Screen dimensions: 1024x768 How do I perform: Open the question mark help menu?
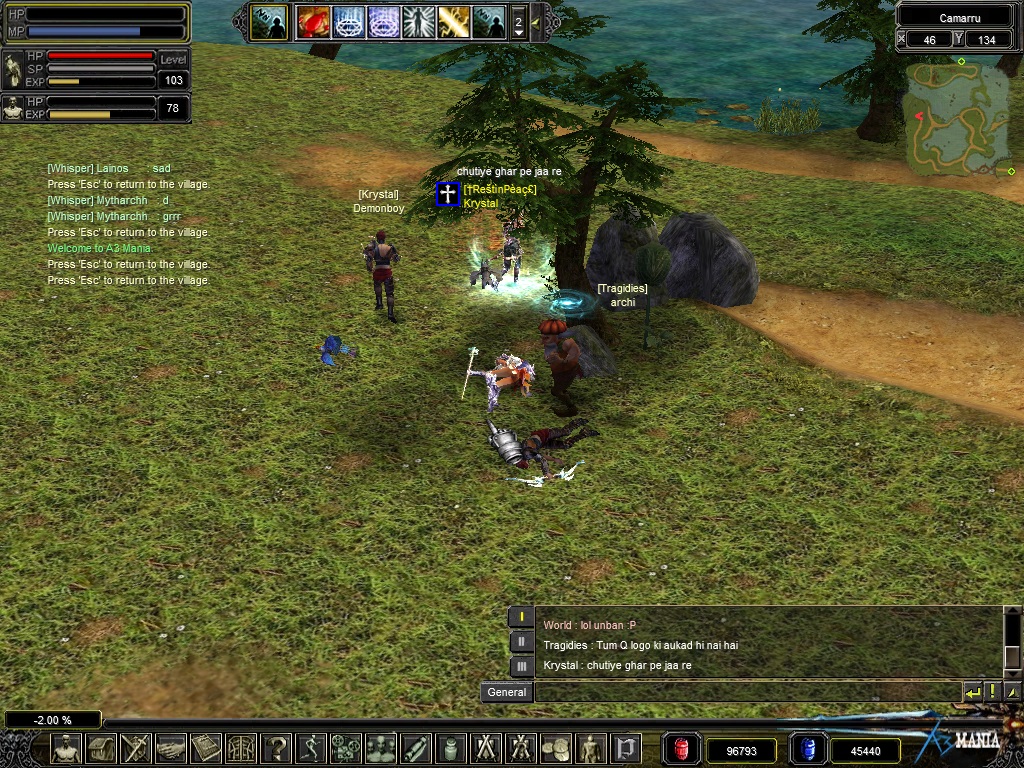276,748
